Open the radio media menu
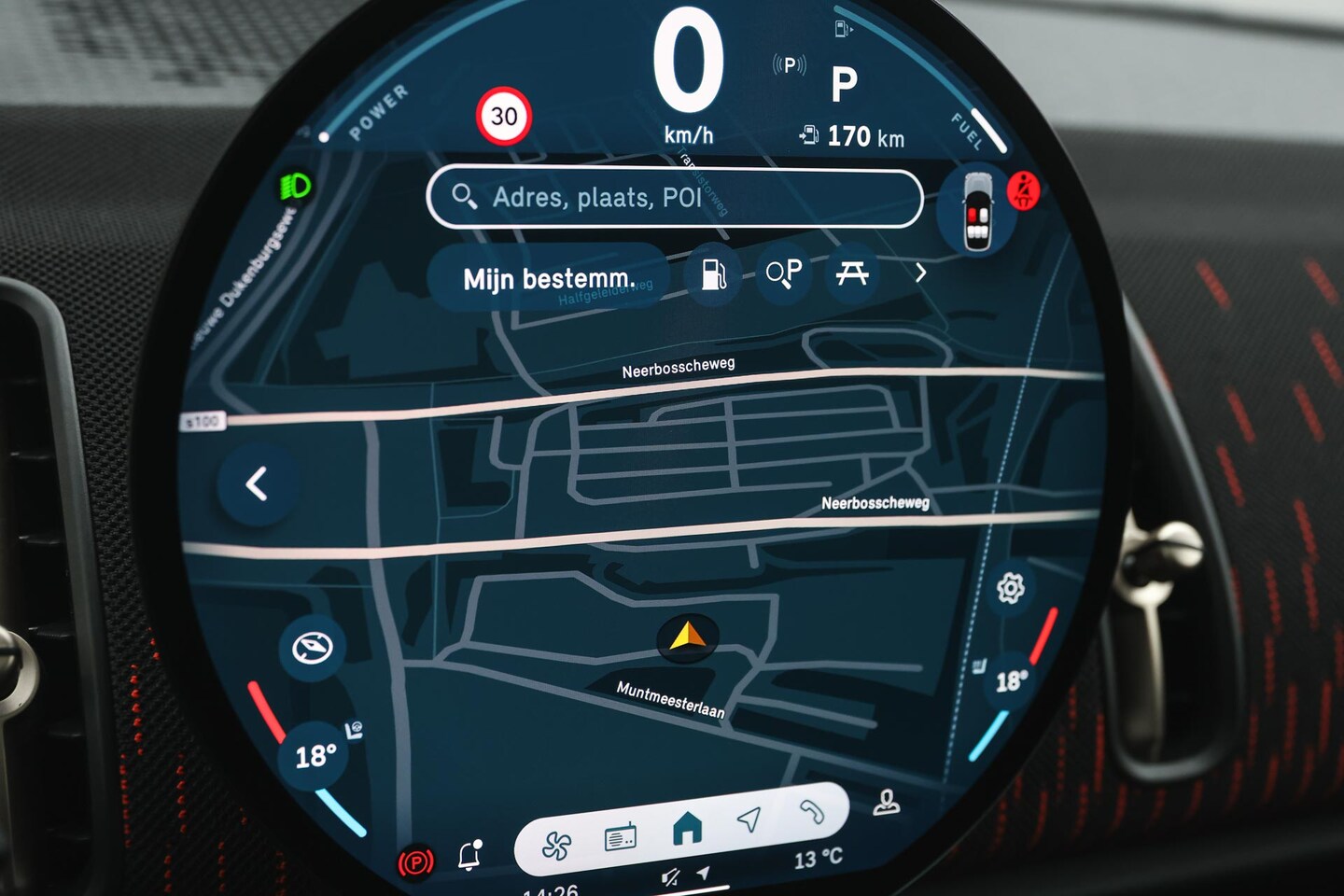The width and height of the screenshot is (1344, 896). 621,838
